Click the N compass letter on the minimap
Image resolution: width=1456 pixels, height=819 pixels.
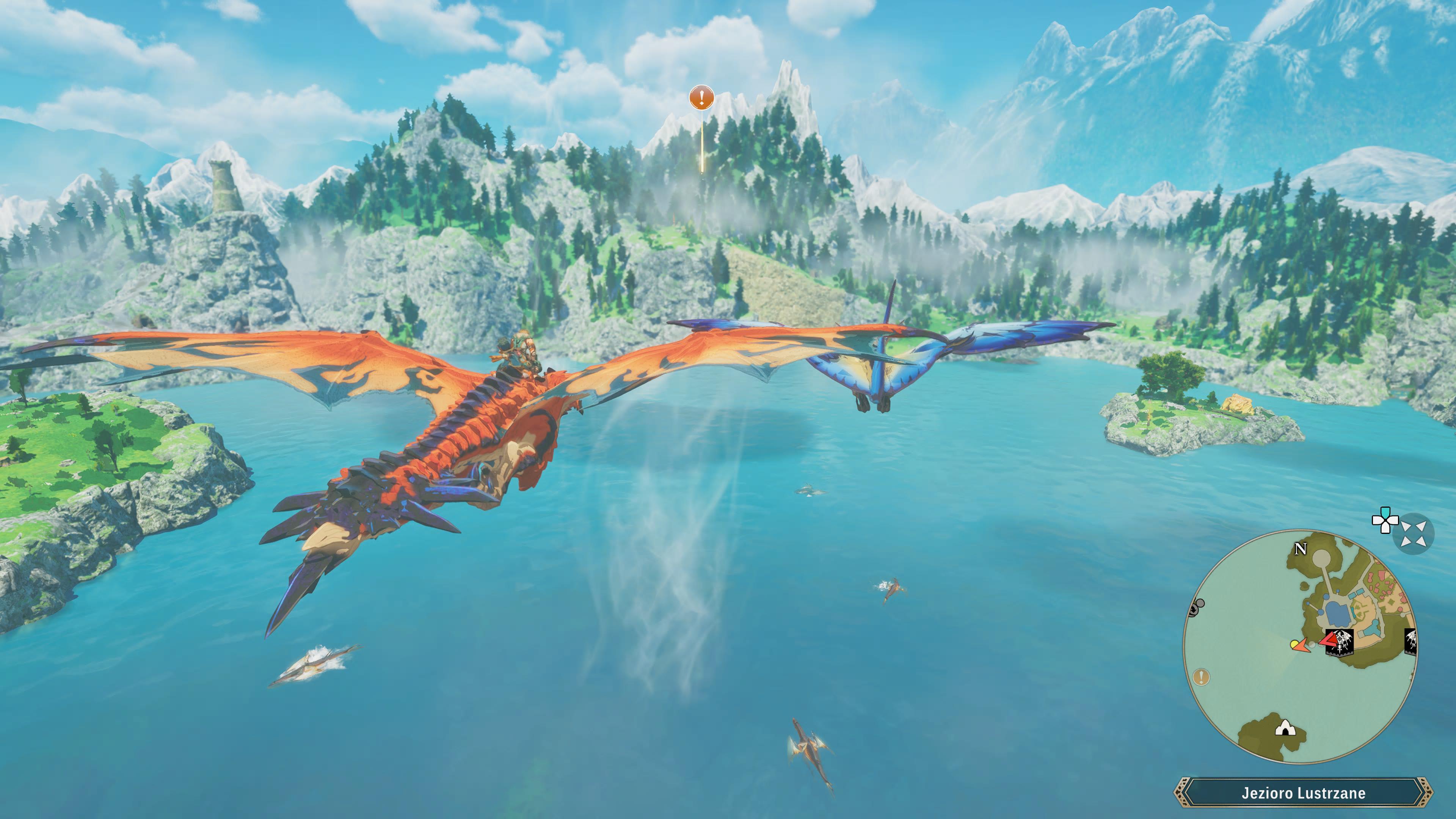point(1301,549)
